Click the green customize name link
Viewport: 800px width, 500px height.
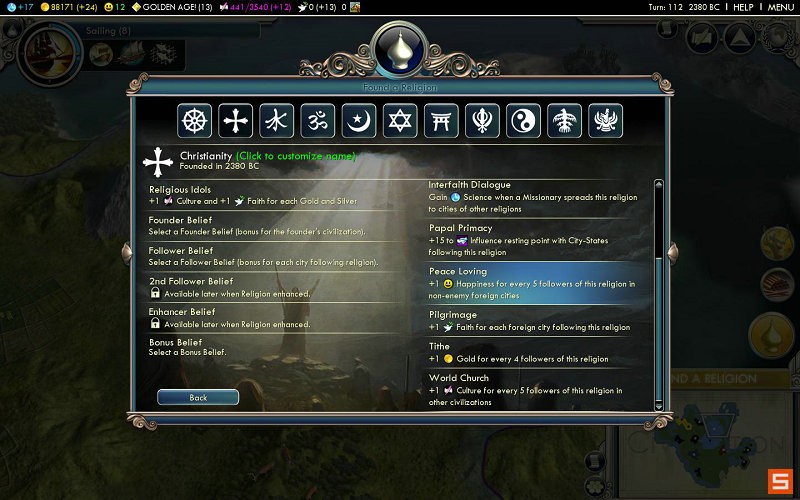(295, 156)
